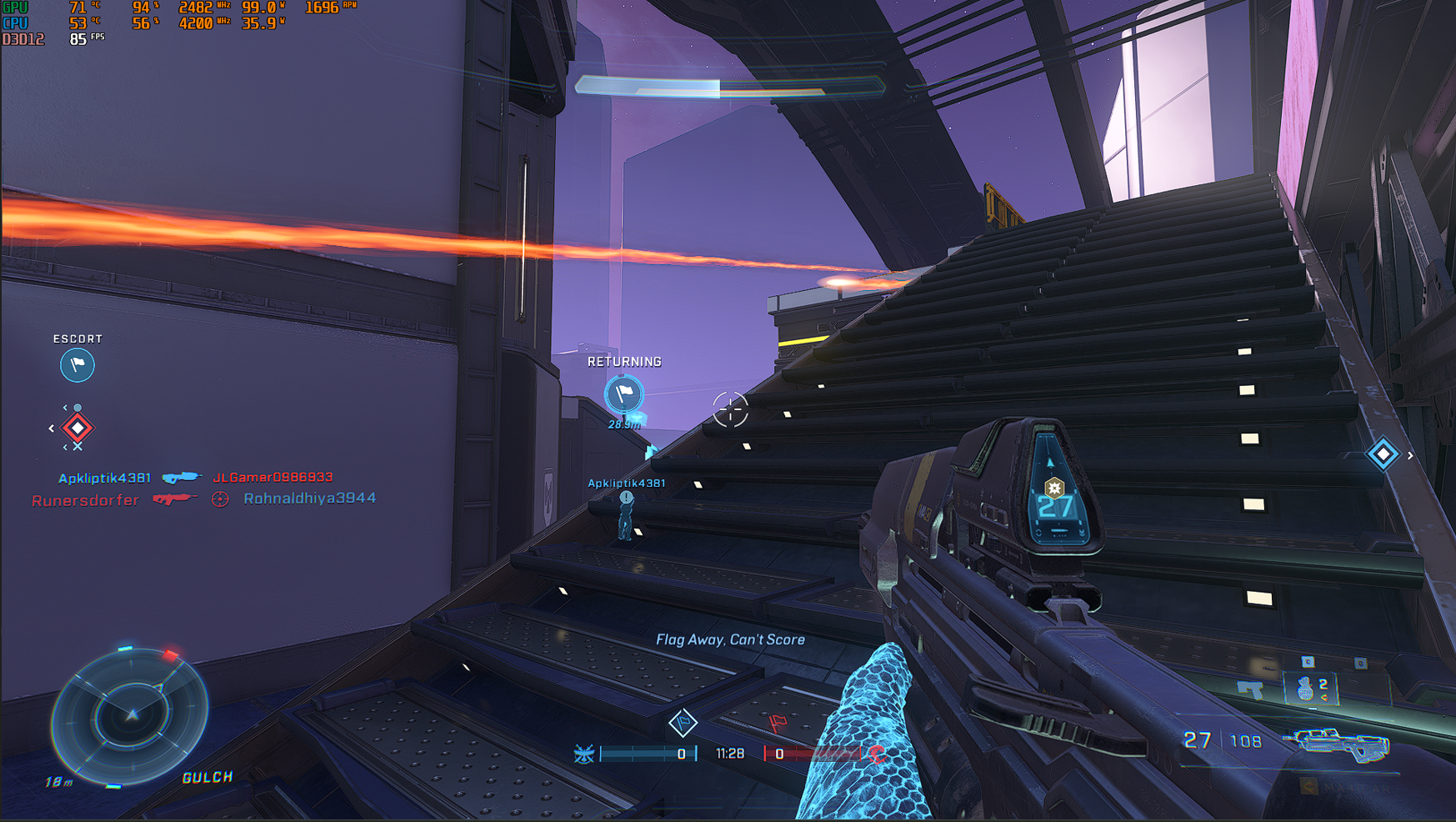The image size is (1456, 822).
Task: Click the blue flag status icon above score
Action: coord(683,722)
